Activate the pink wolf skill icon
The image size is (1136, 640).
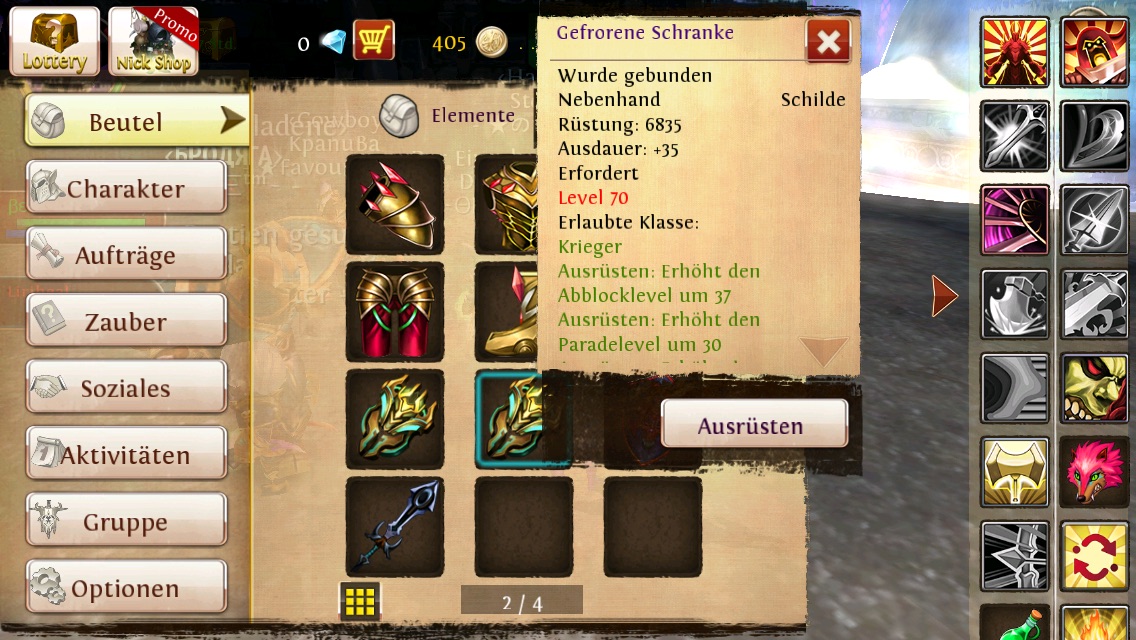point(1094,472)
